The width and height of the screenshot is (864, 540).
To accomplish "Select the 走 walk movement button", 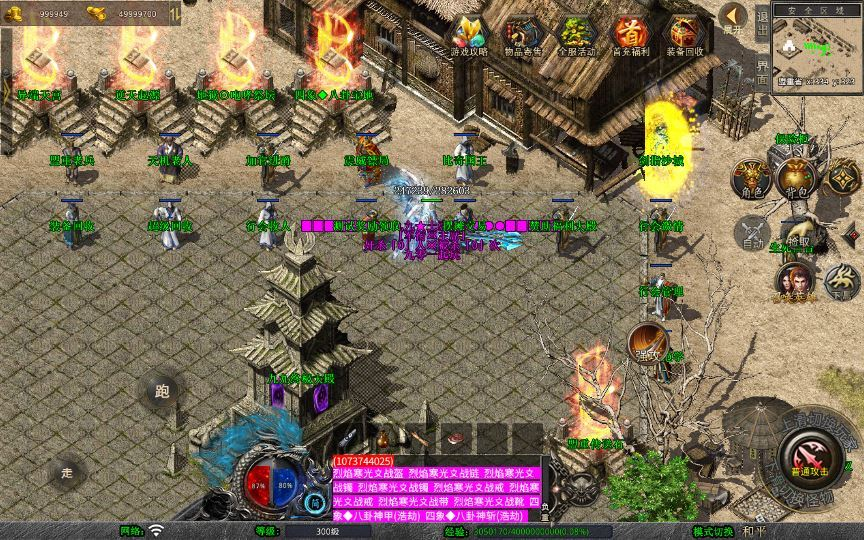I will 68,471.
